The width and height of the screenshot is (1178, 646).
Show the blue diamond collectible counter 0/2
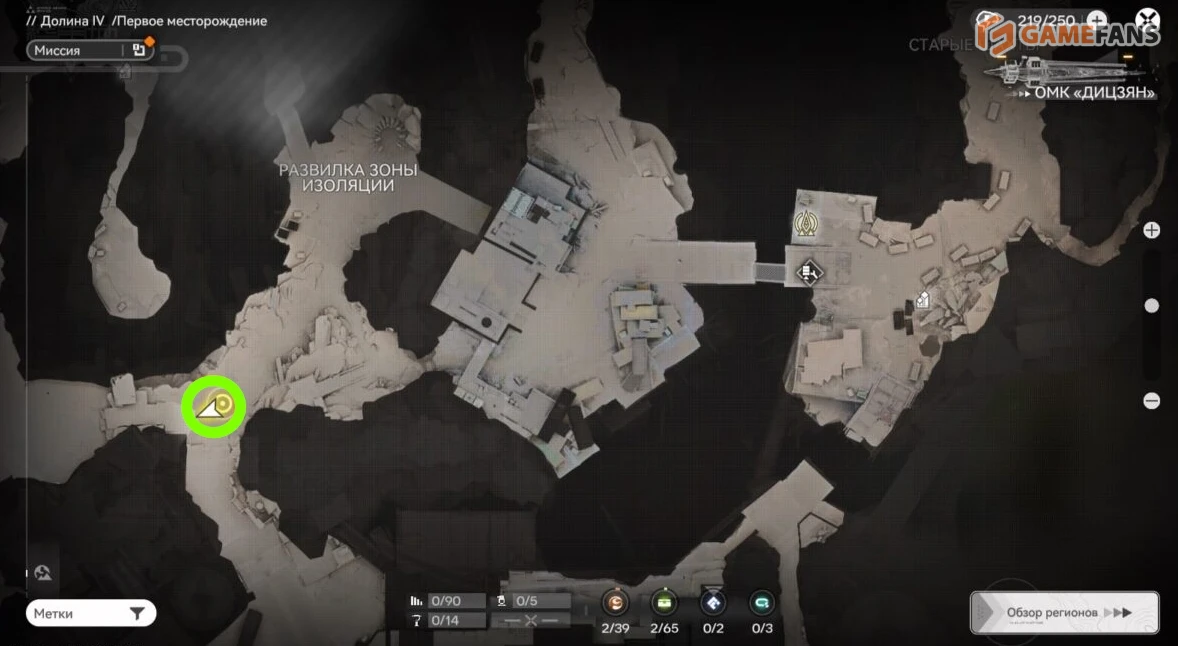(712, 603)
